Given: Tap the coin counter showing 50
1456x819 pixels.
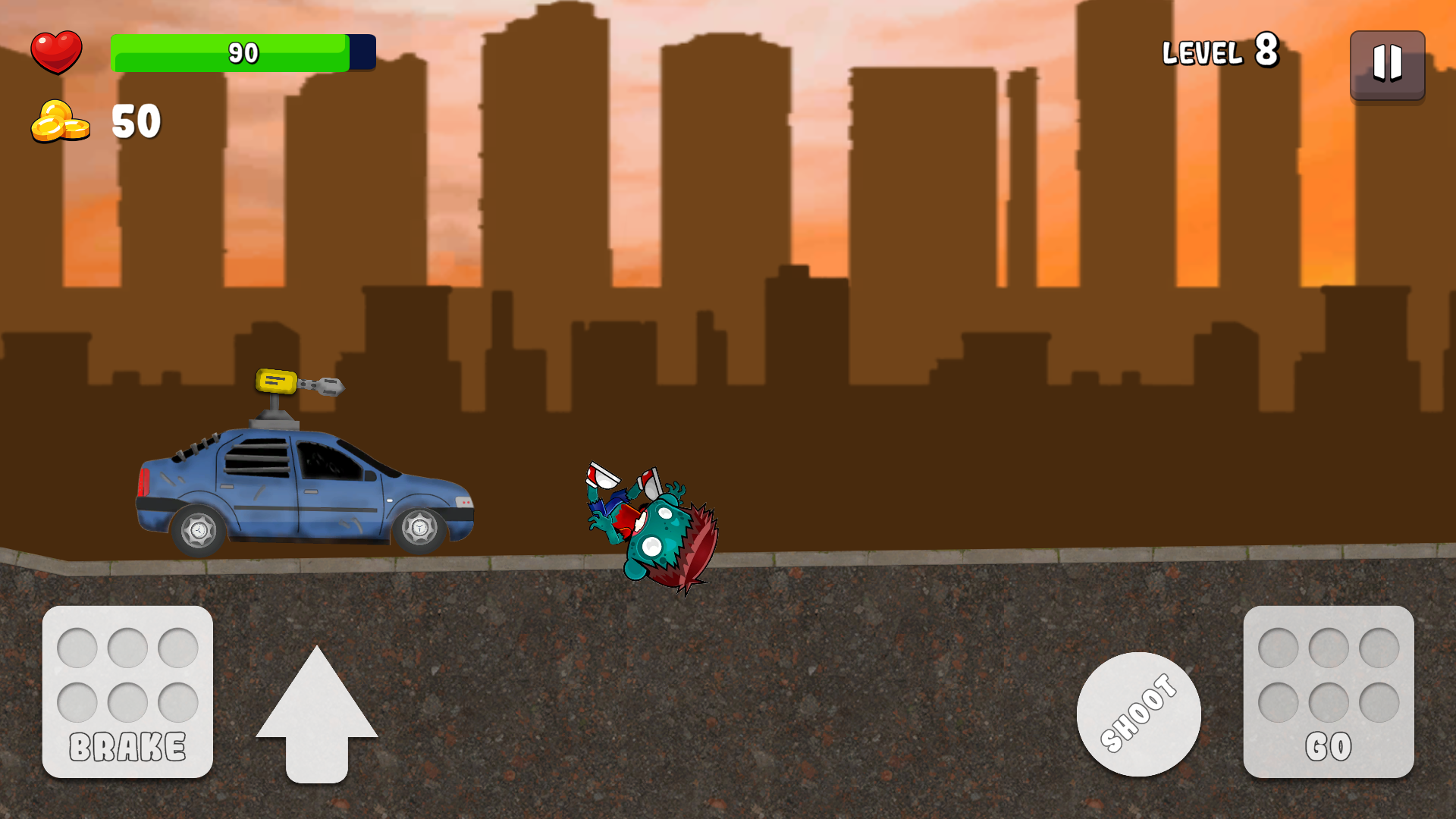Looking at the screenshot, I should 135,121.
